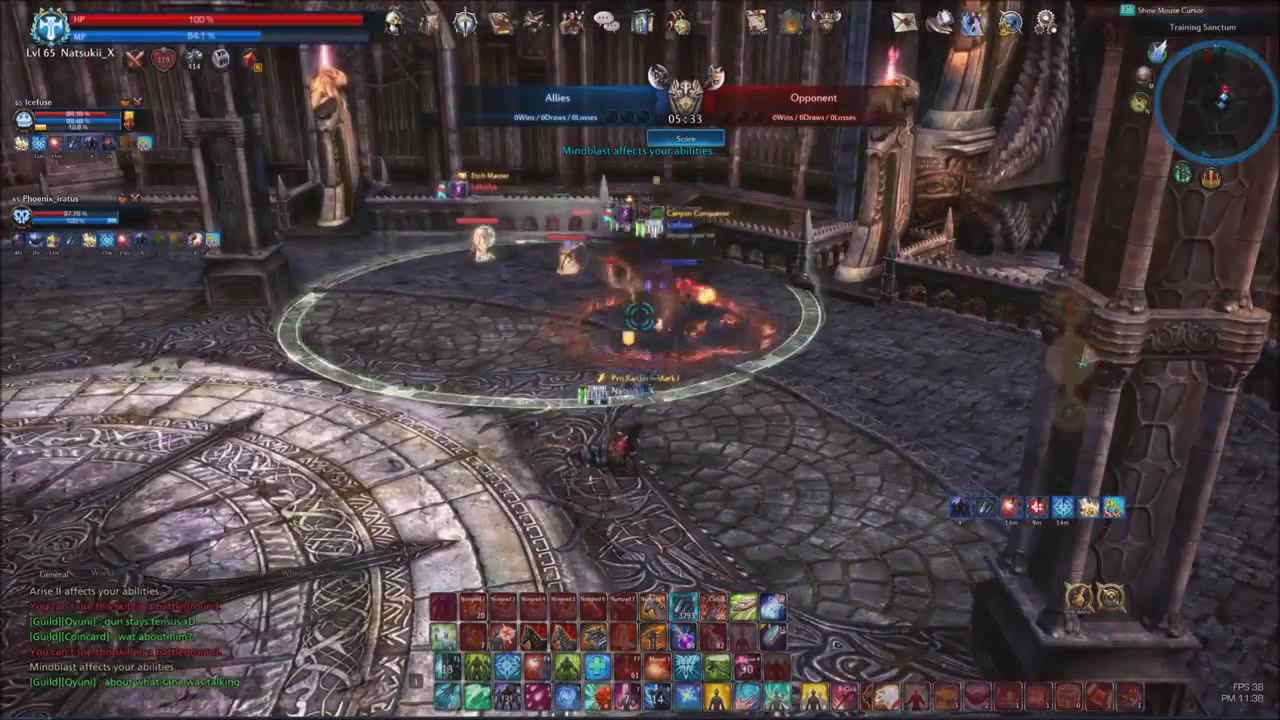
Task: Click the Training Sanctum minimap
Action: point(1218,97)
